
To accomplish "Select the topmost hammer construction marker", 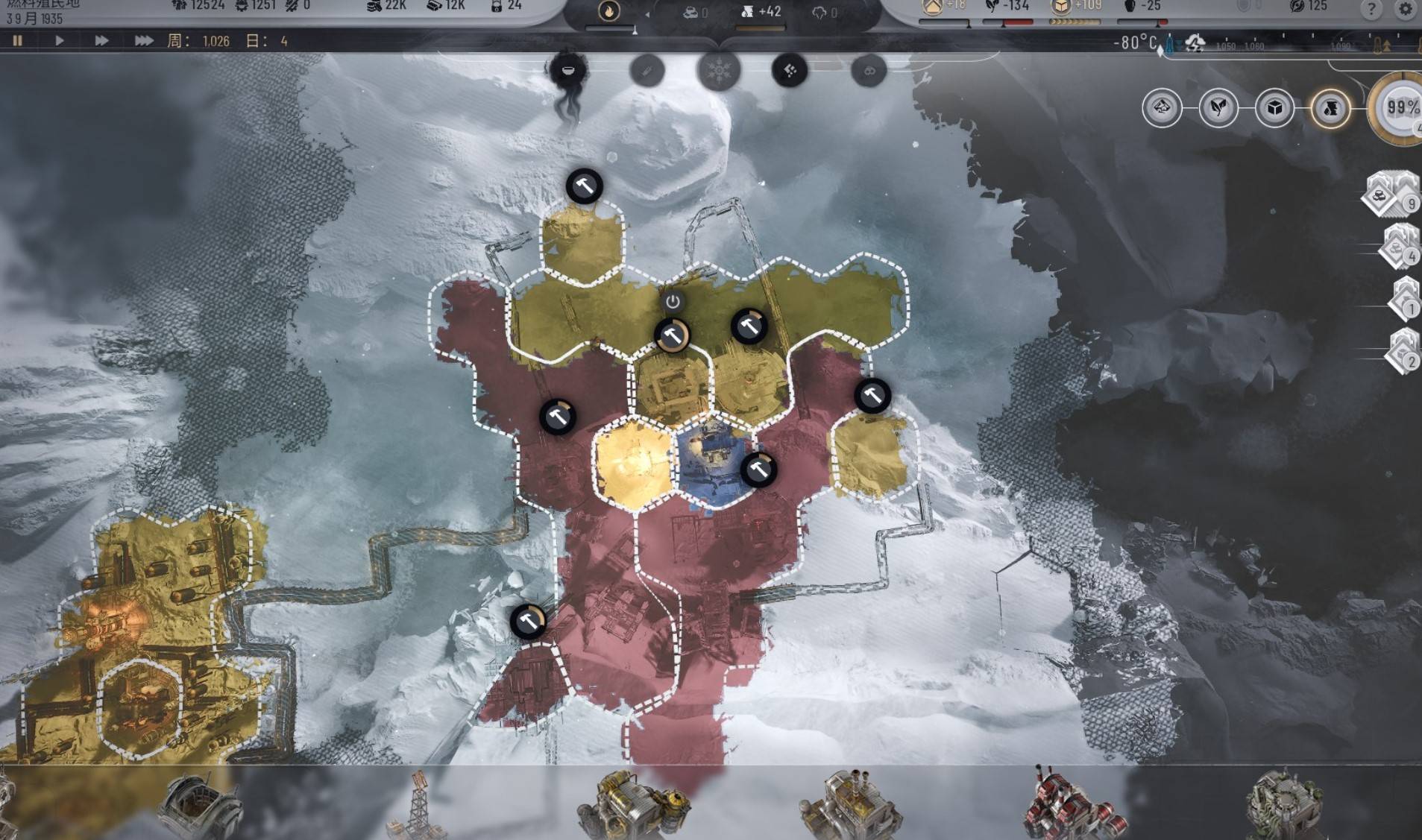I will click(584, 186).
